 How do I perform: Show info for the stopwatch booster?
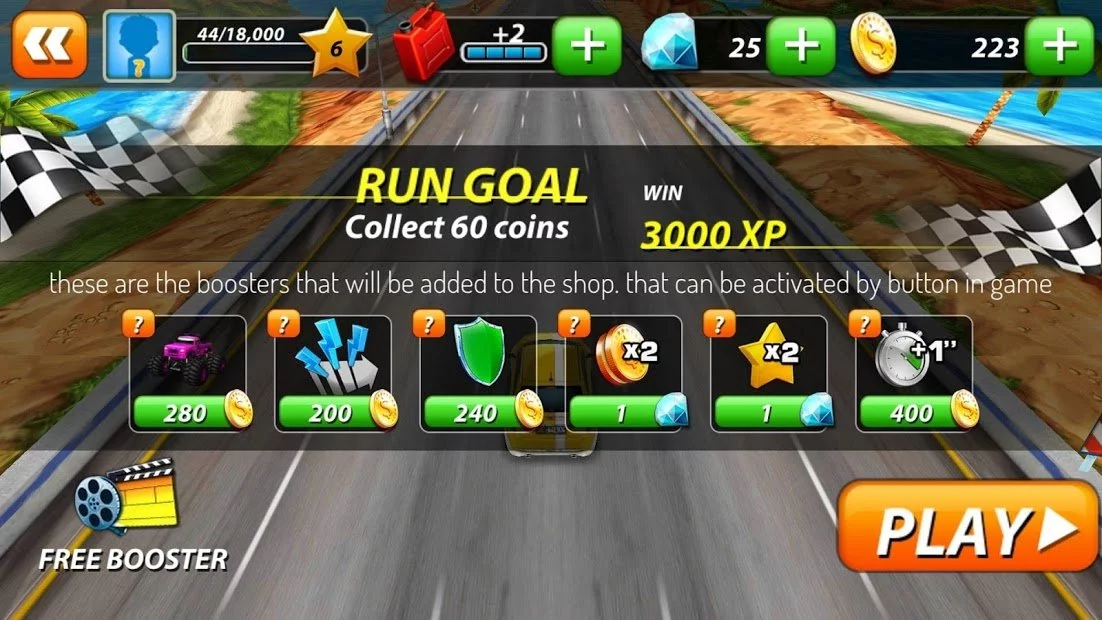[x=863, y=324]
